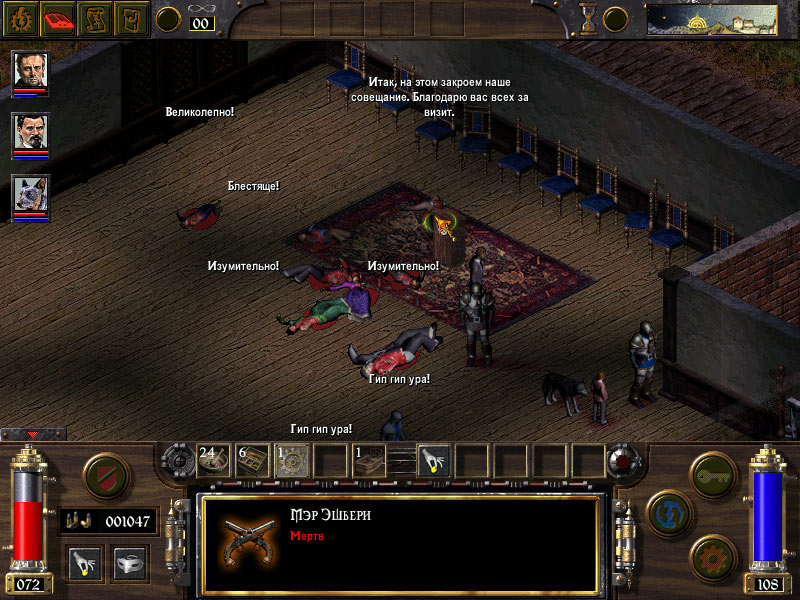The image size is (800, 600).
Task: Click the blue circular arrows button
Action: pos(666,510)
